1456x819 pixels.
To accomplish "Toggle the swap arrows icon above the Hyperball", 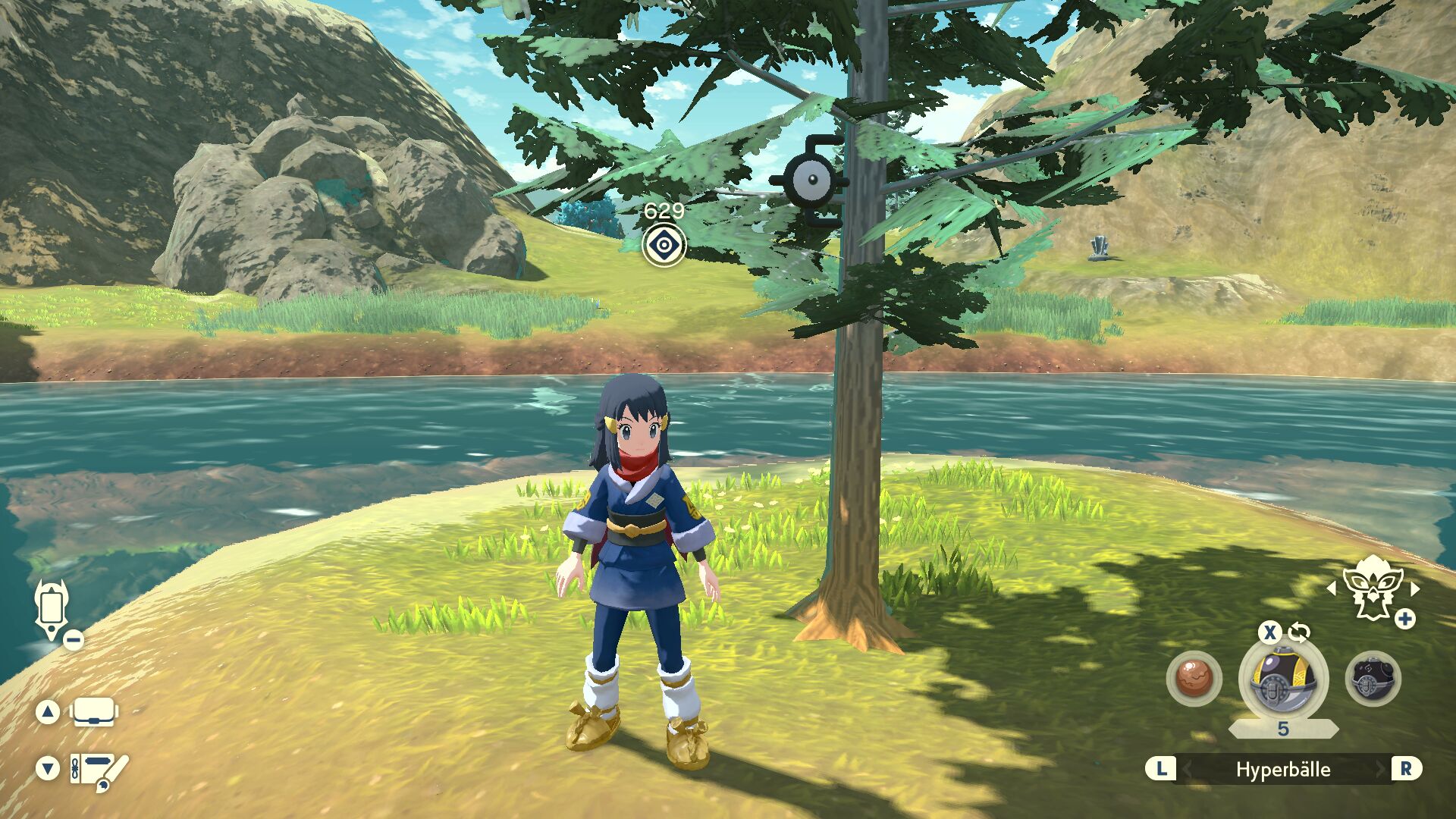I will [x=1299, y=632].
